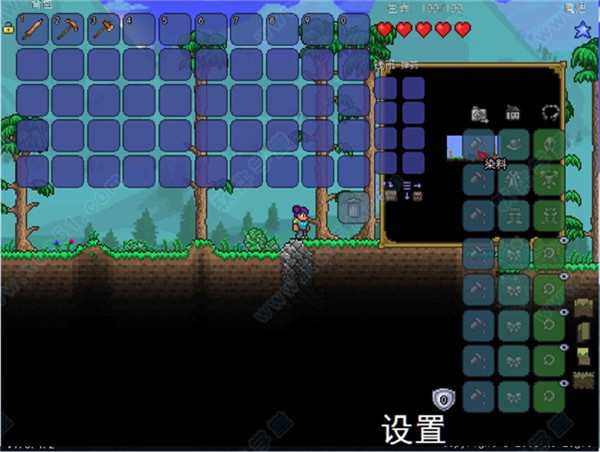Image resolution: width=600 pixels, height=452 pixels.
Task: Click the trash can slot
Action: (x=352, y=207)
